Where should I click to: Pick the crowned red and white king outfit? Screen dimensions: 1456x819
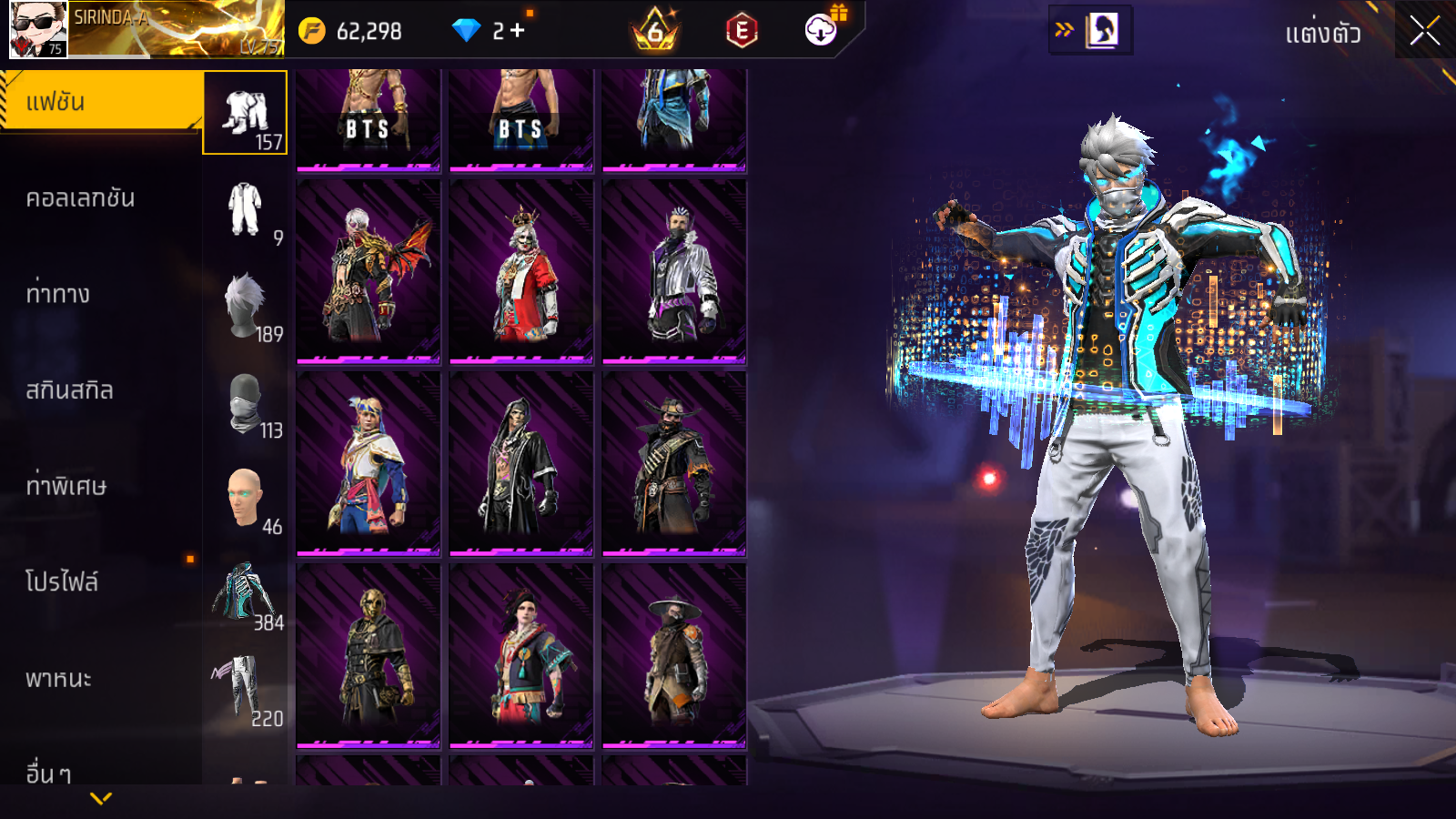[x=521, y=270]
